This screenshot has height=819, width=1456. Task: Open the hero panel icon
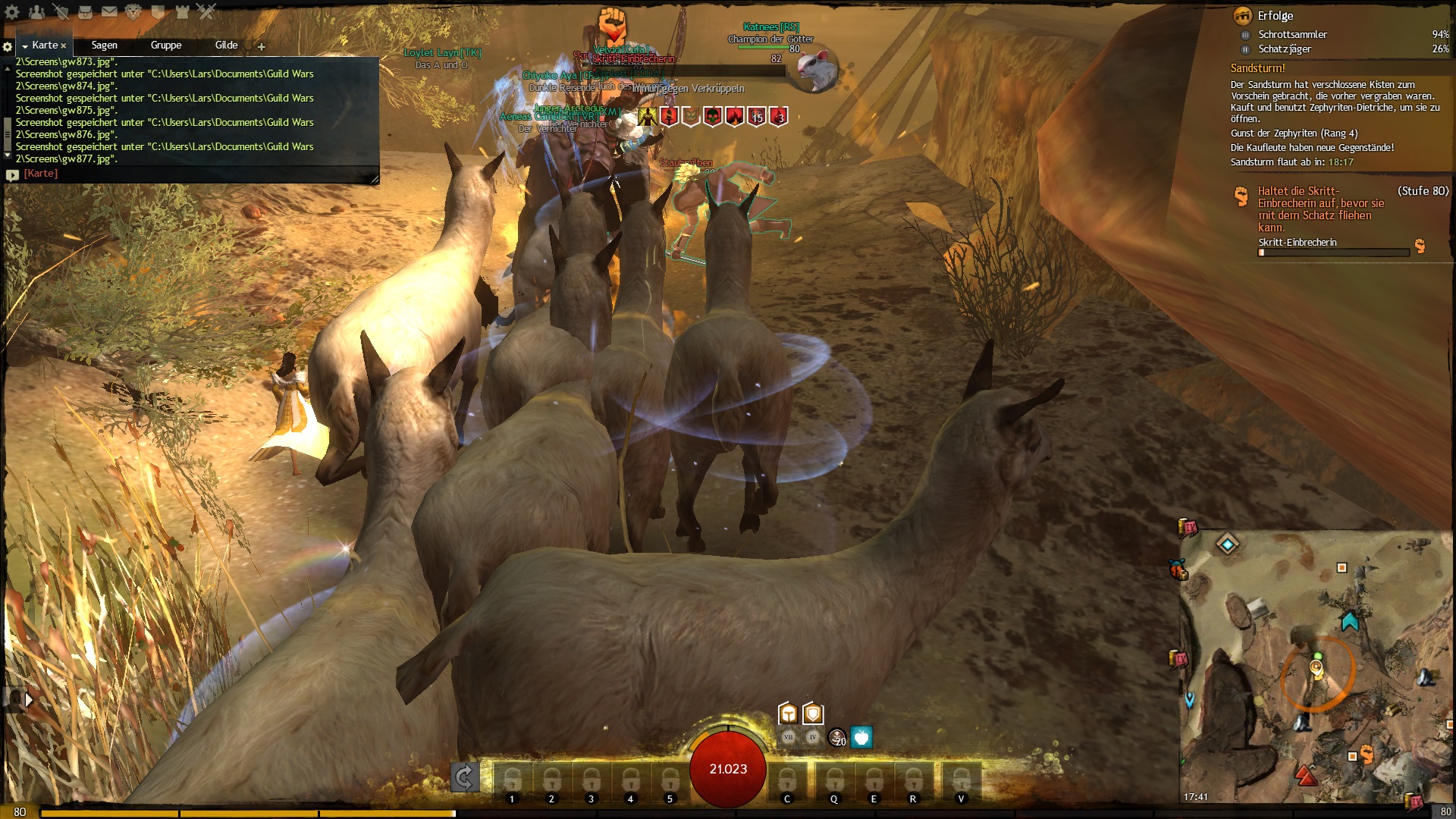[x=61, y=11]
